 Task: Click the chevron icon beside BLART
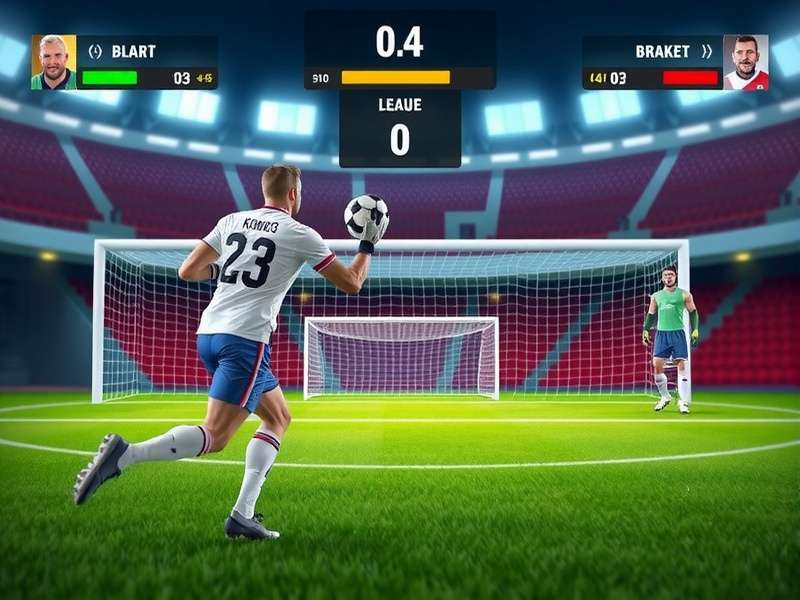(96, 51)
